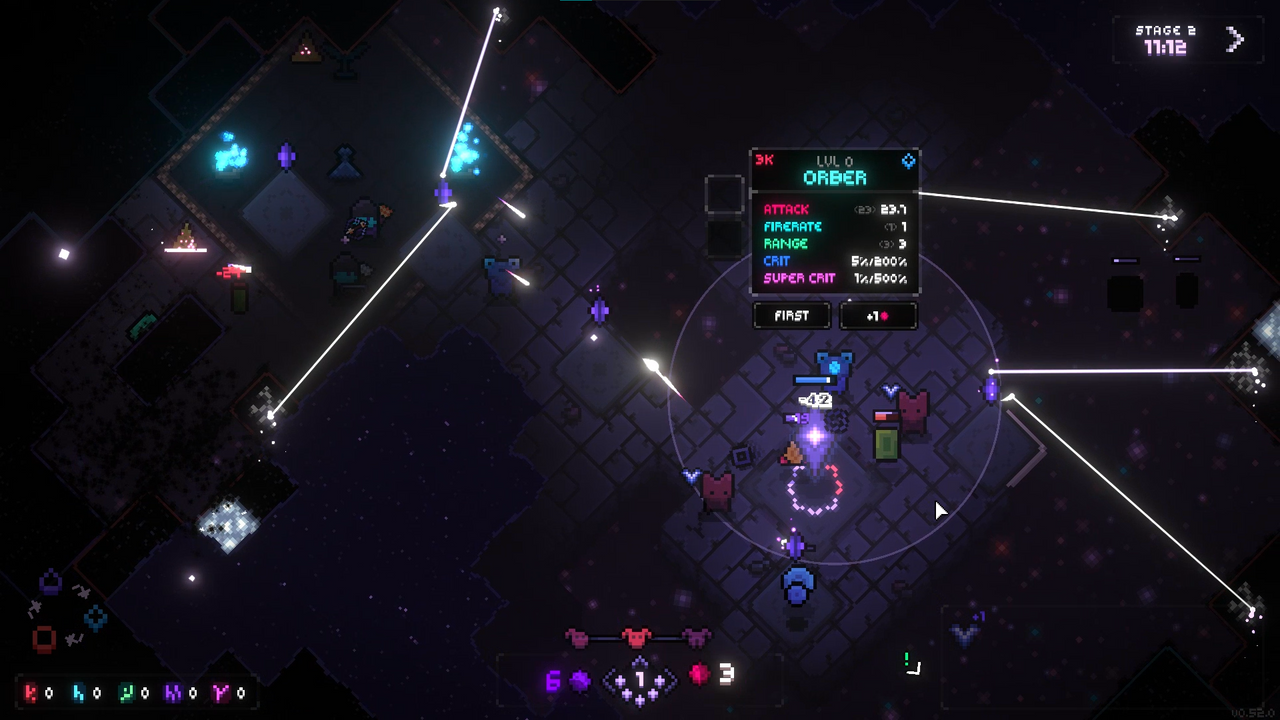Screen dimensions: 1280x720
Task: Open the FIRST targeting mode selector
Action: coord(791,316)
